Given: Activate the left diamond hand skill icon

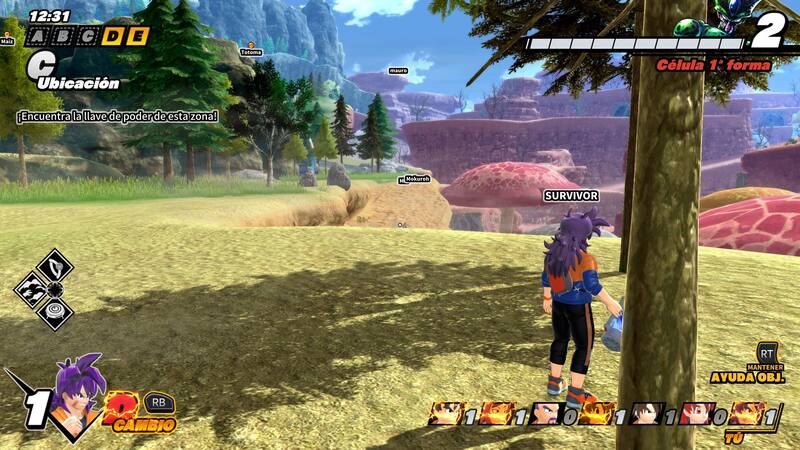Looking at the screenshot, I should pos(31,291).
